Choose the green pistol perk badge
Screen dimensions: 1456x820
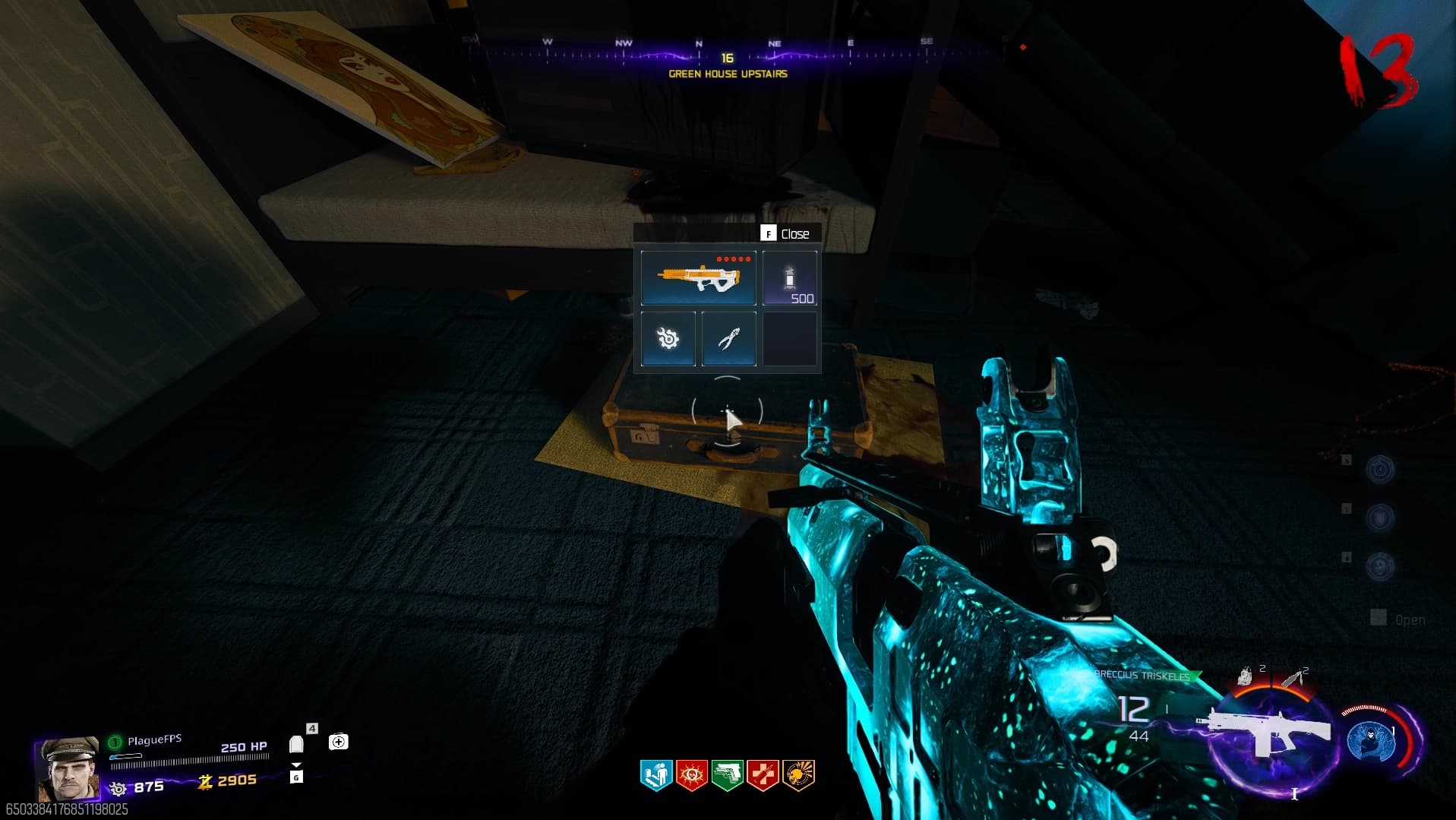(x=728, y=775)
